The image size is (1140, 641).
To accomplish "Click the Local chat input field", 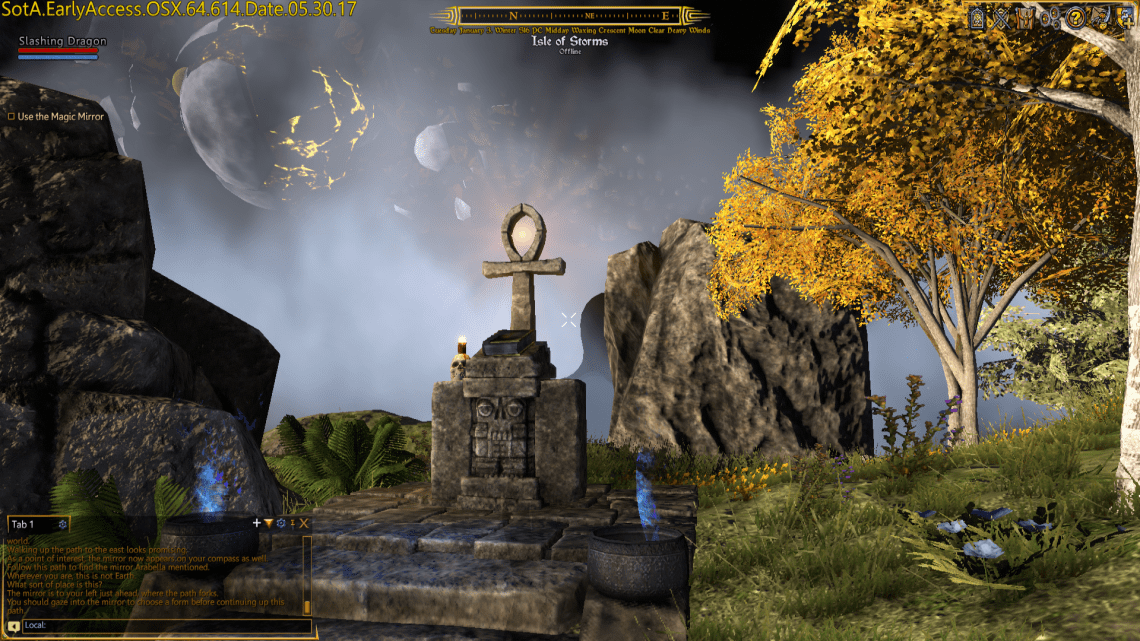I will [x=160, y=626].
